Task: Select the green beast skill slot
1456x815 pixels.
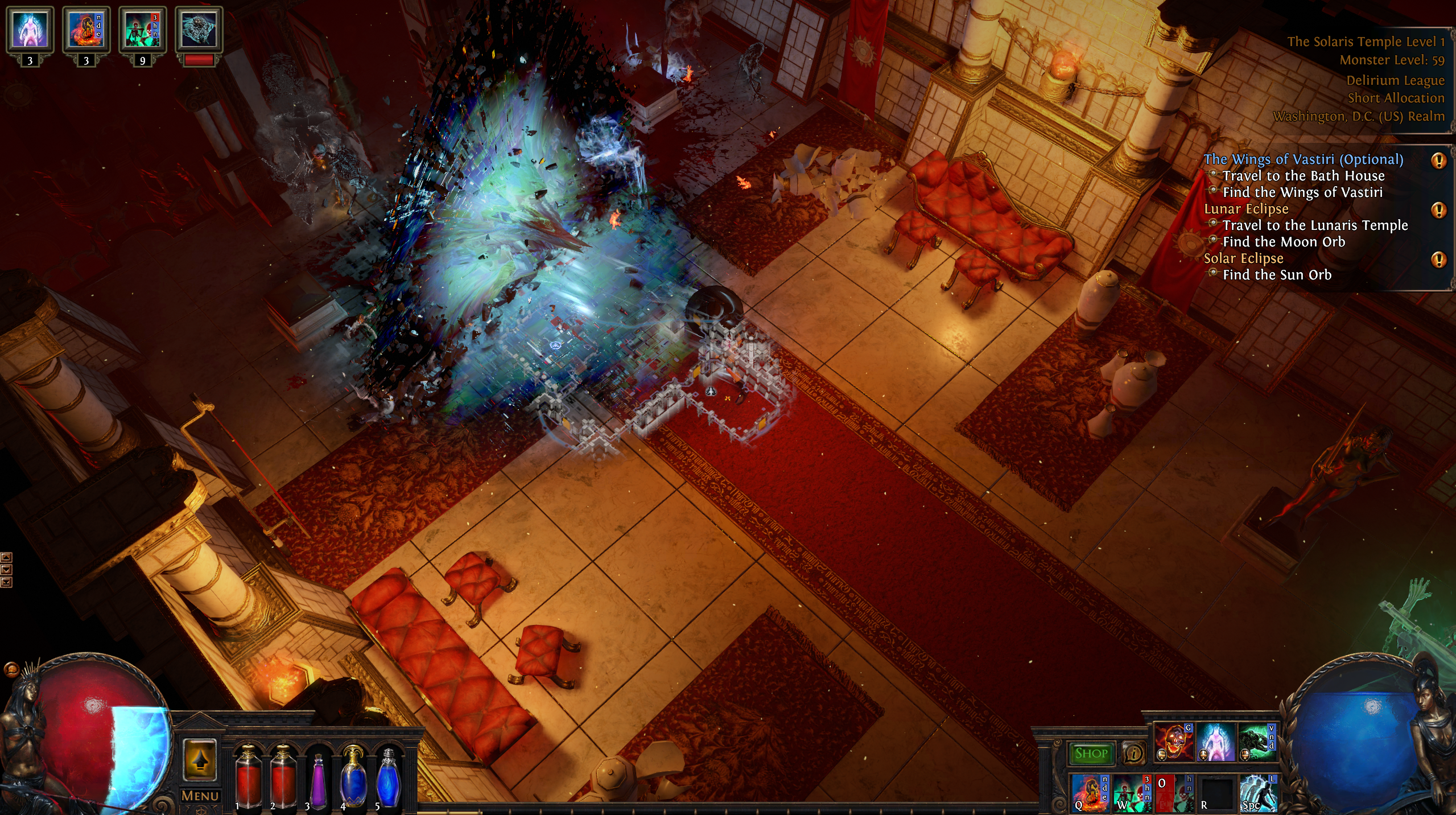Action: [x=1257, y=742]
